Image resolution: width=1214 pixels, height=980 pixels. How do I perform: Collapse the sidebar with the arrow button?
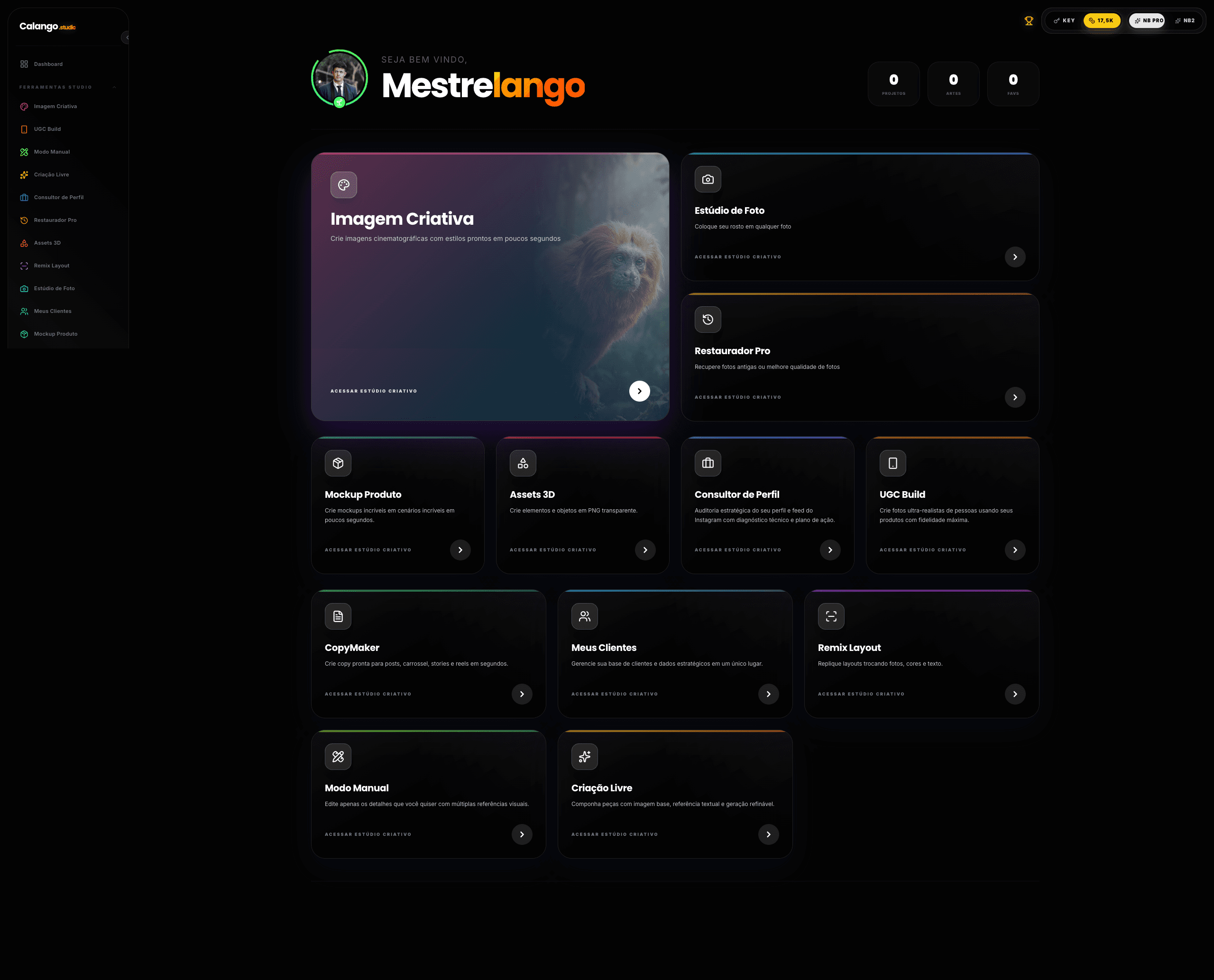coord(127,38)
